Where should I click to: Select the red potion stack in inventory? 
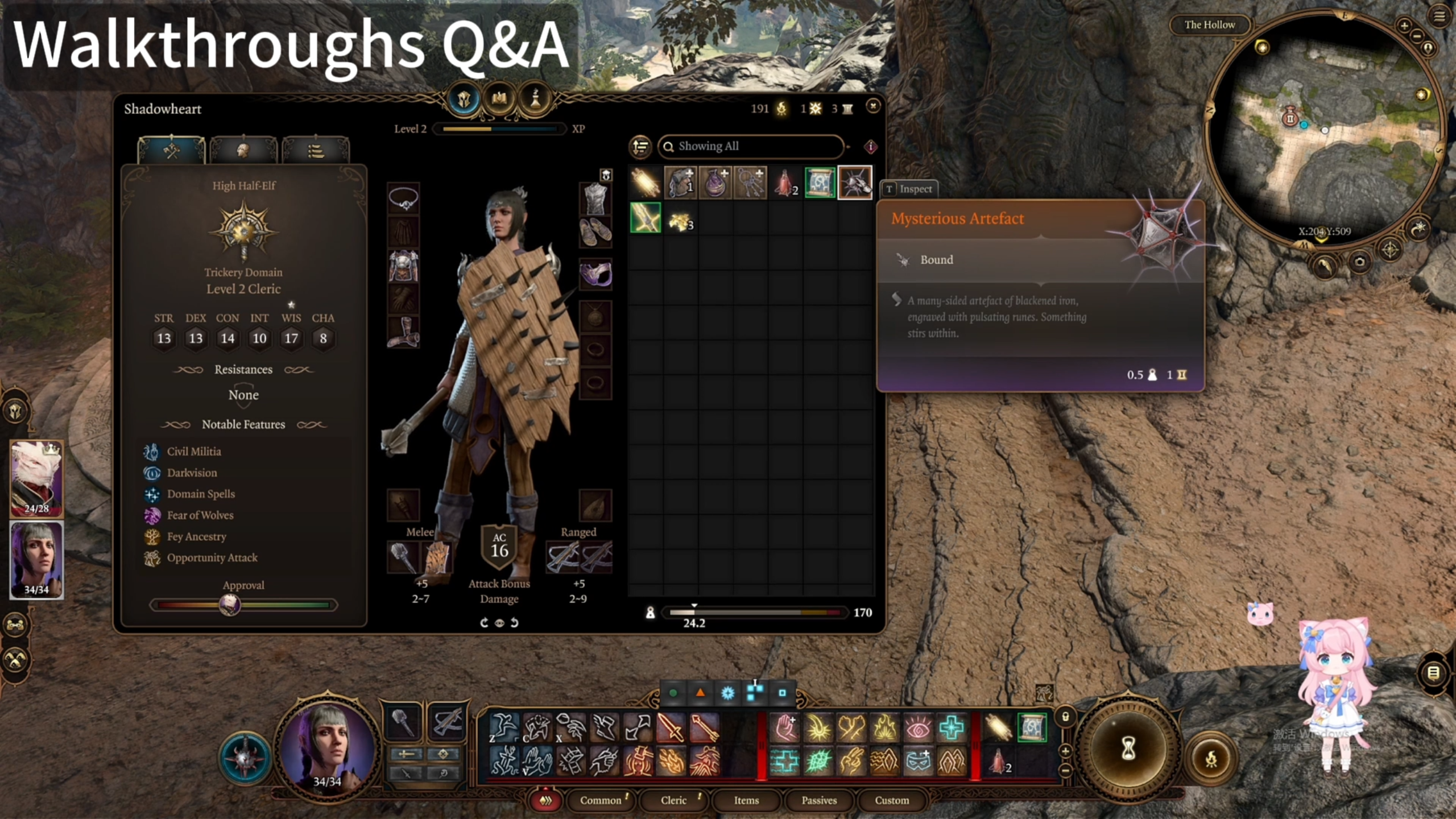click(x=785, y=183)
